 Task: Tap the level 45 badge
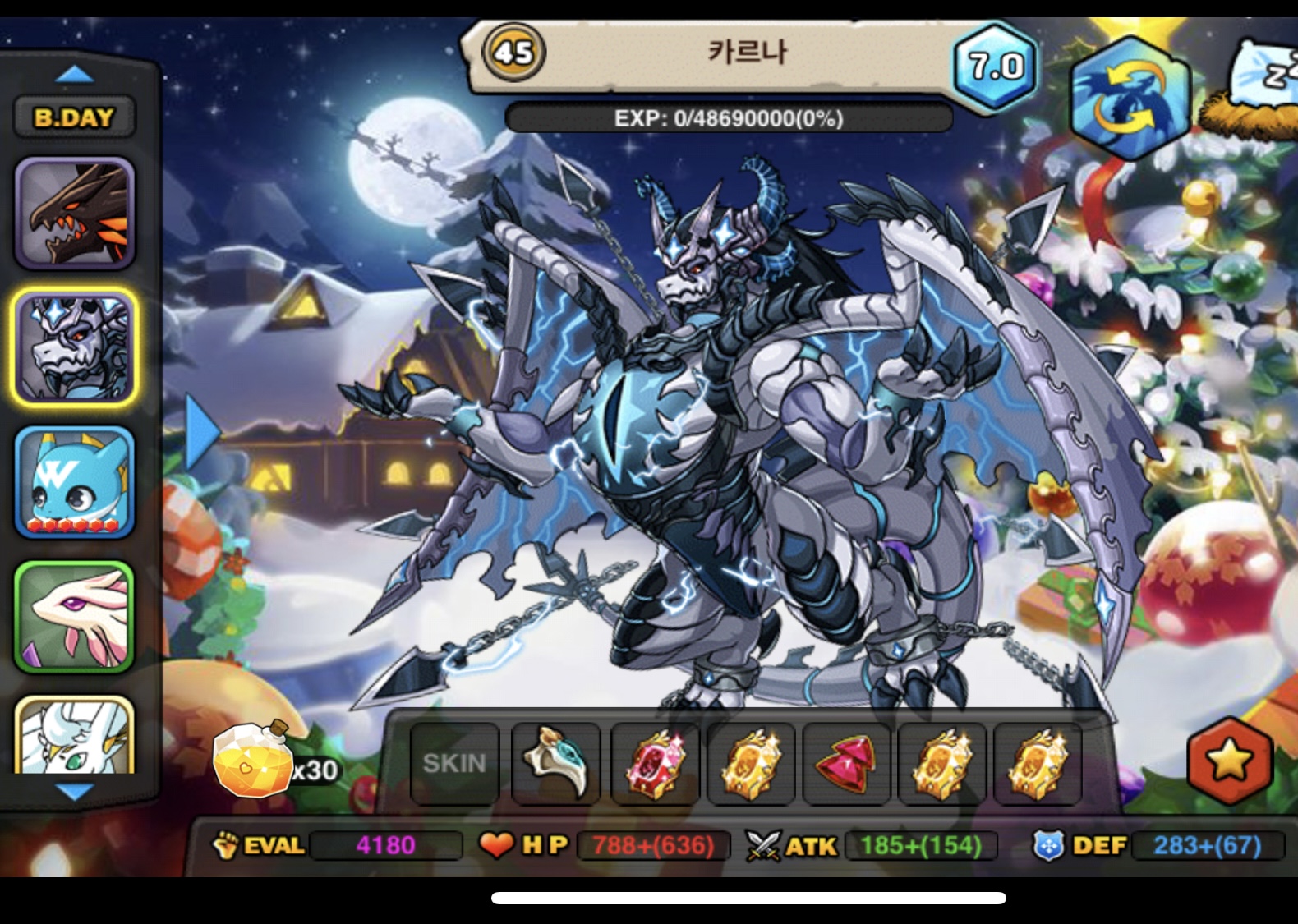point(513,53)
